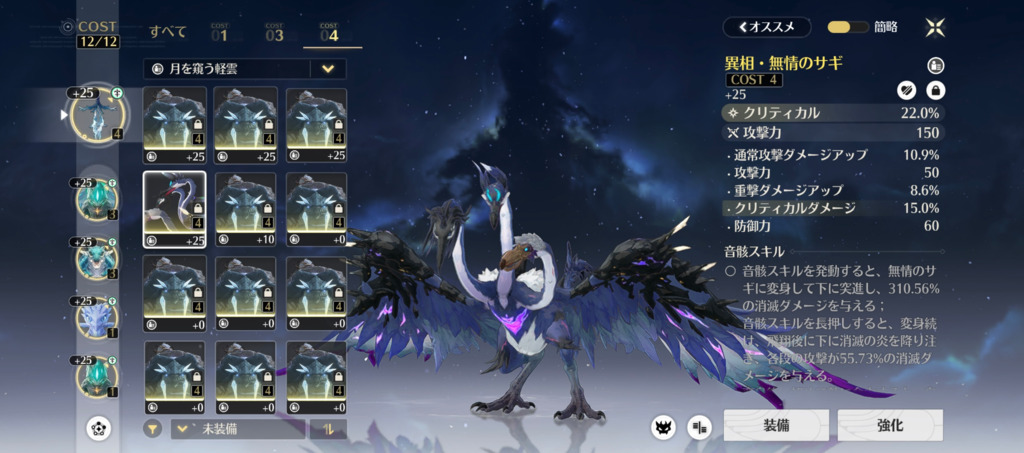This screenshot has width=1024, height=453.
Task: Show the COST 1 echoes tab
Action: pyautogui.click(x=219, y=33)
